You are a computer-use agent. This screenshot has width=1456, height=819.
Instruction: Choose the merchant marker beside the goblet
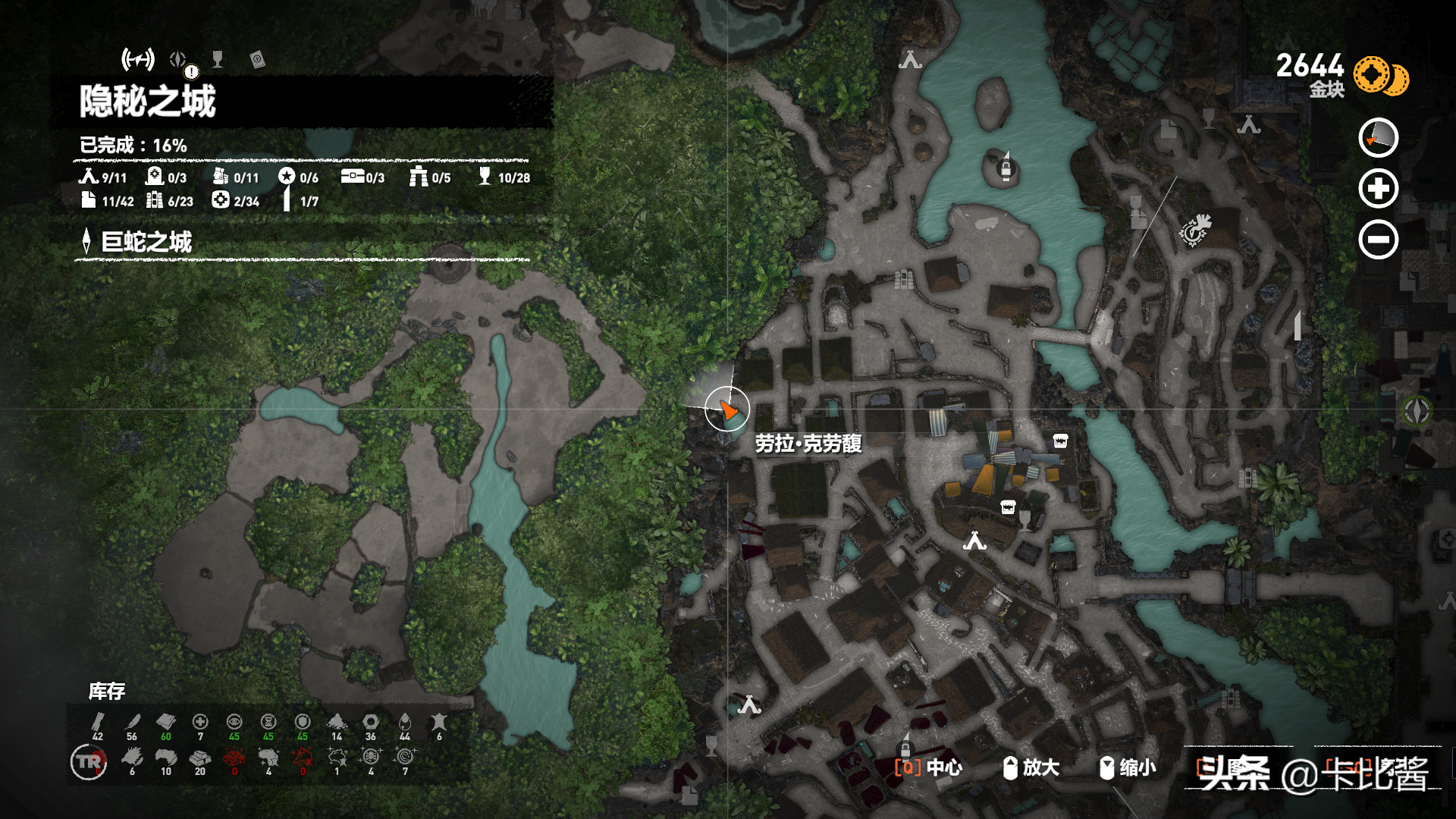point(1008,507)
